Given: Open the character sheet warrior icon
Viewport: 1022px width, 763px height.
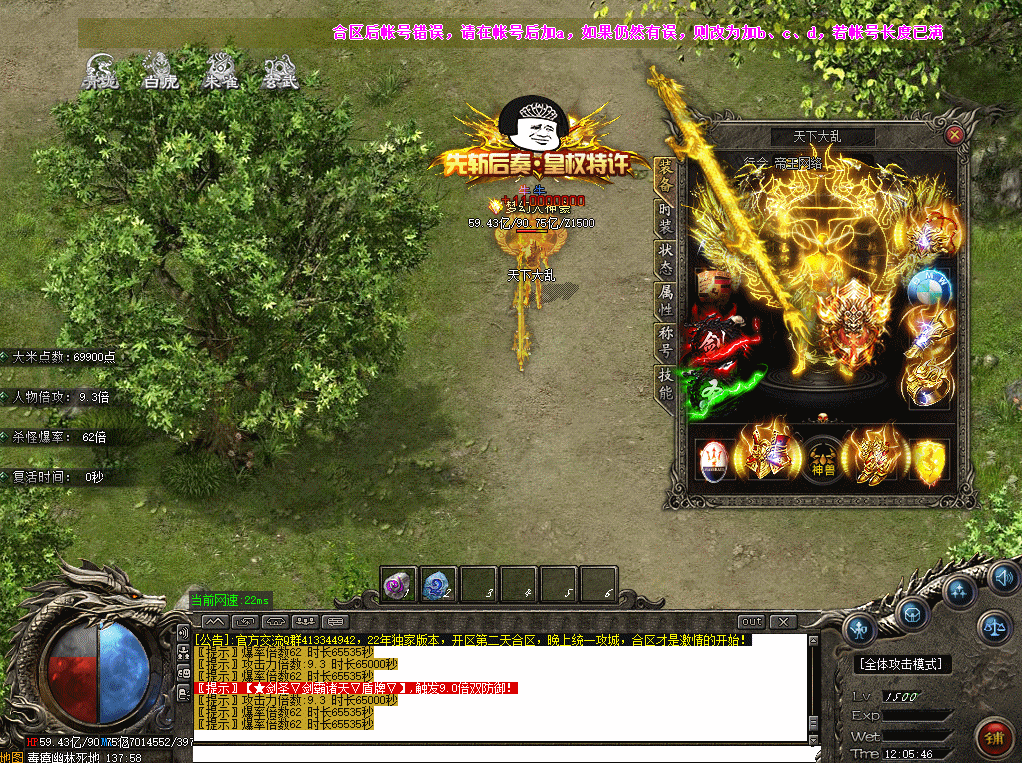Looking at the screenshot, I should tap(860, 629).
